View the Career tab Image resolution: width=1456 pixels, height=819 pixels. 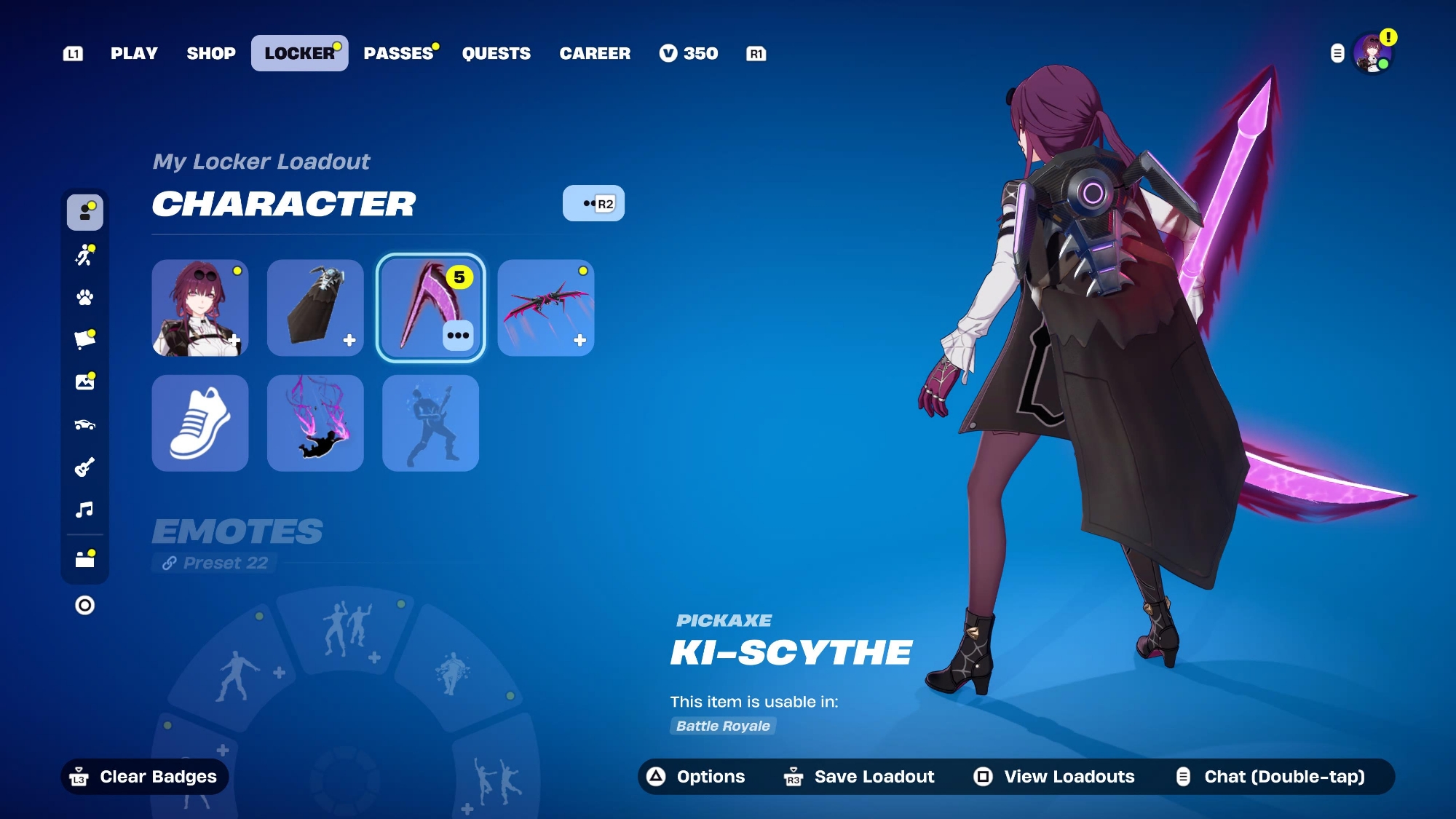[595, 53]
